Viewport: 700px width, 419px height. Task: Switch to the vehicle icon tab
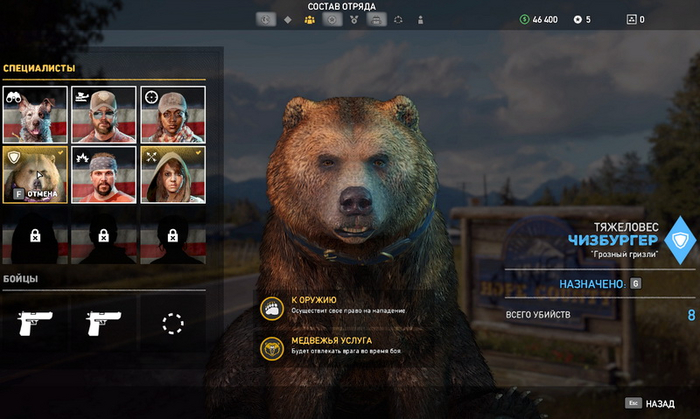[x=376, y=19]
